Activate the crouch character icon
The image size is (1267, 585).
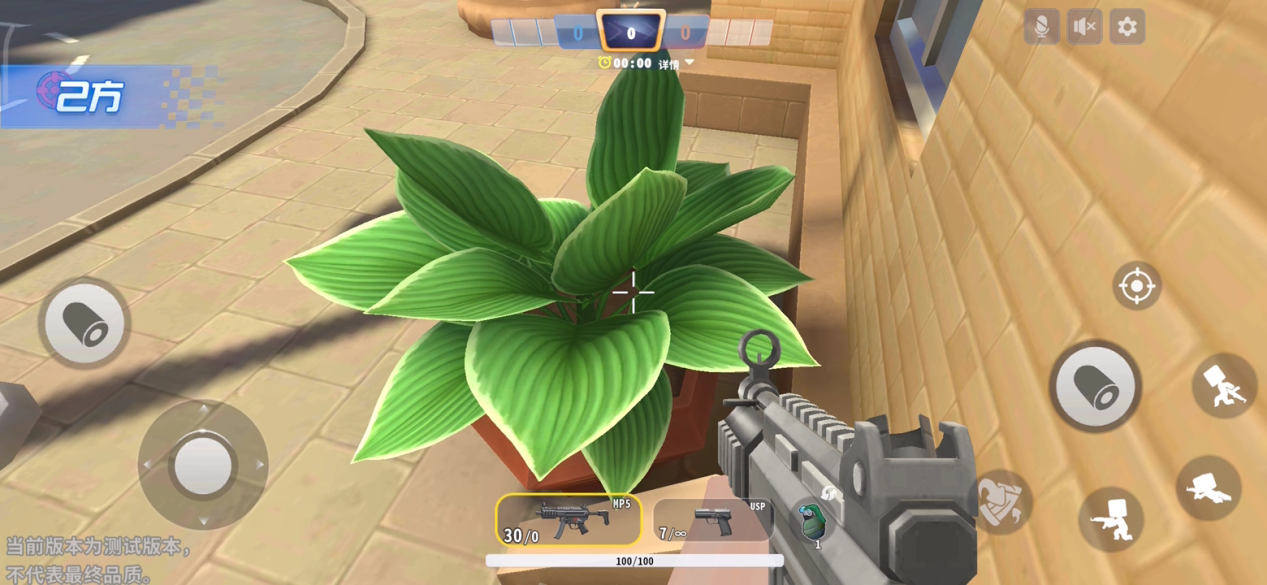pos(1110,520)
